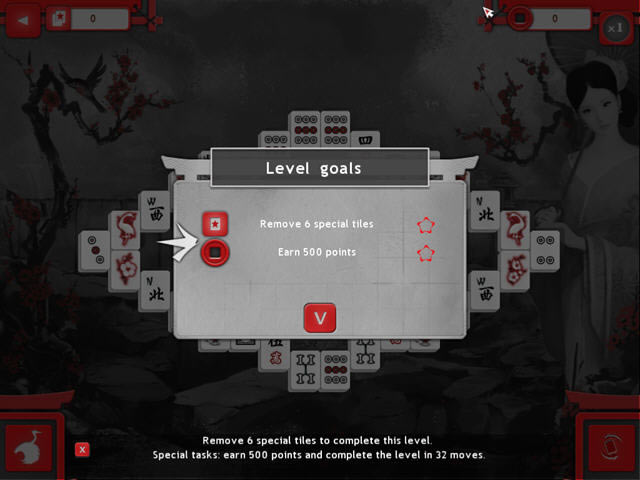Click the x1 multiplier badge
The image size is (640, 480).
(616, 29)
